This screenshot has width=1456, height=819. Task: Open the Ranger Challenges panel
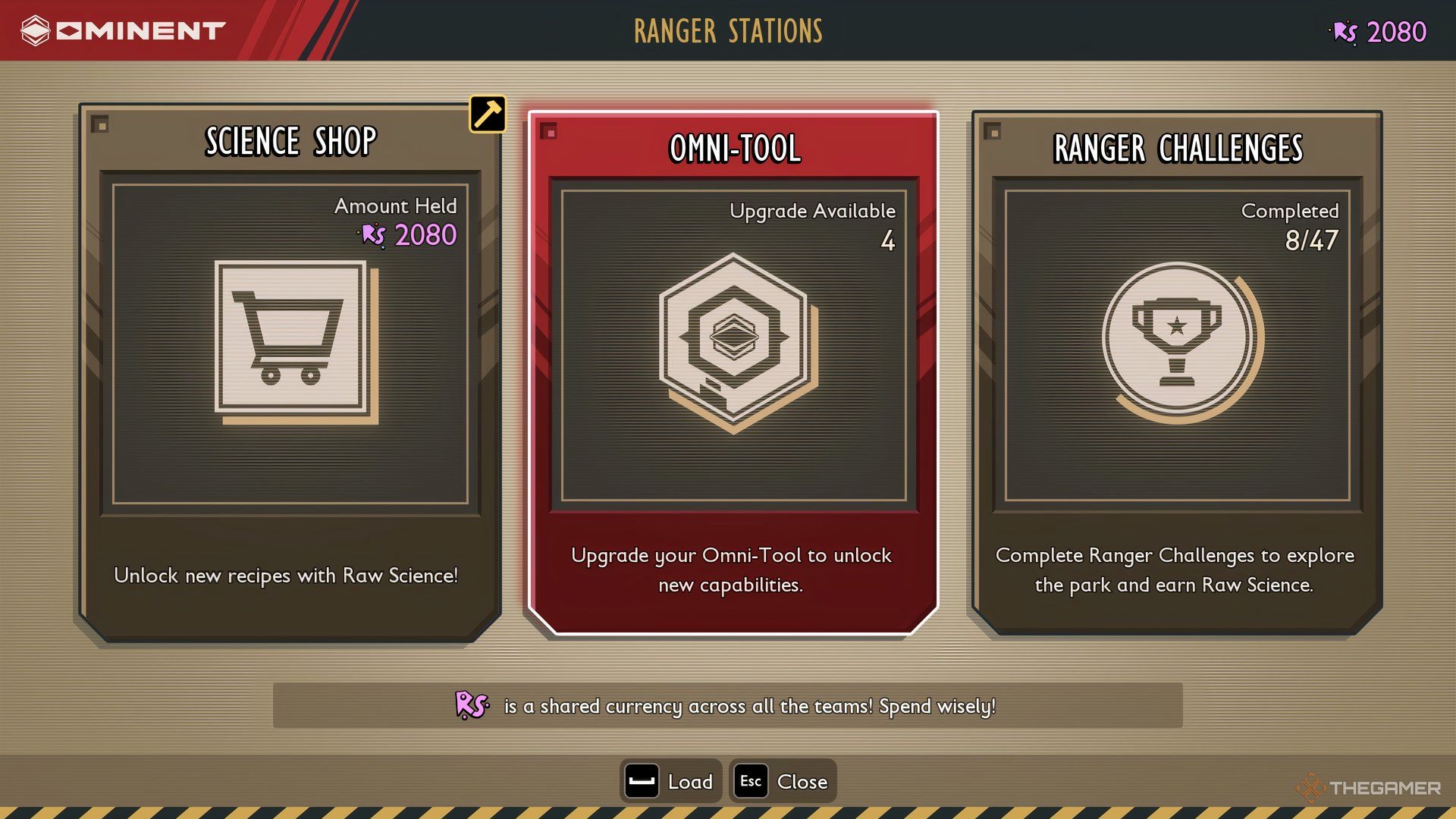pyautogui.click(x=1176, y=372)
